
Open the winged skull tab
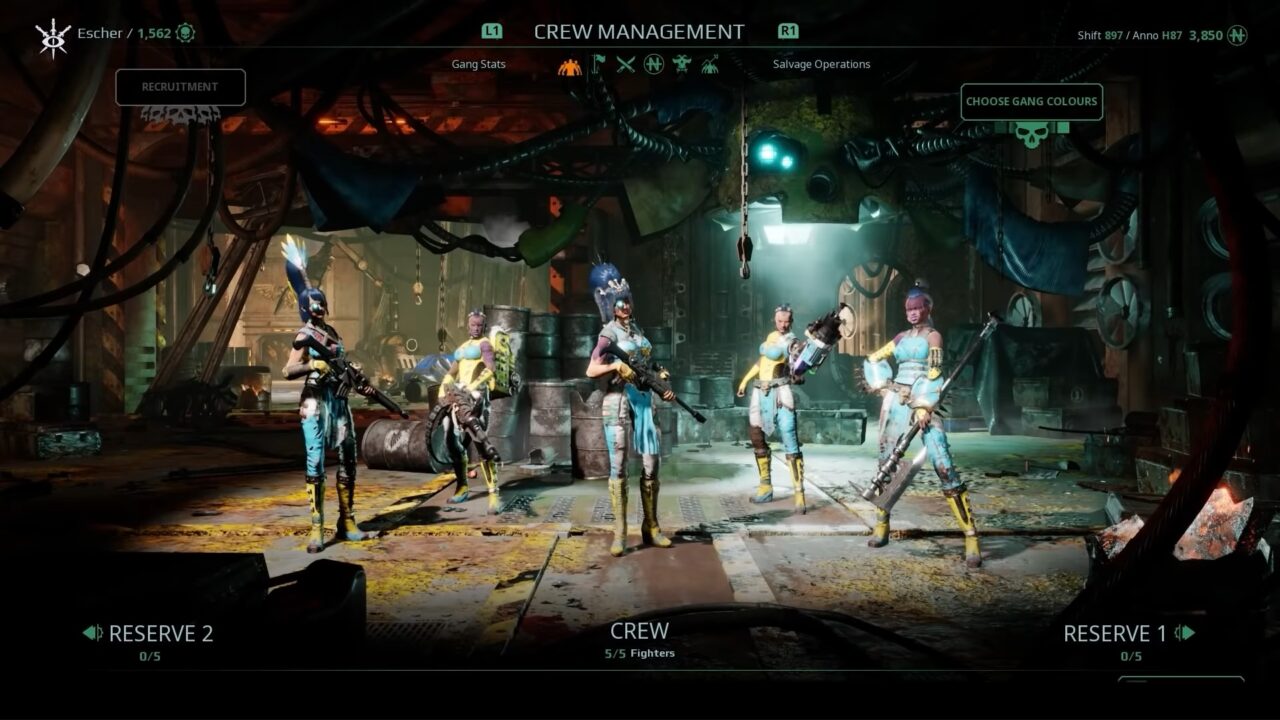pos(682,65)
